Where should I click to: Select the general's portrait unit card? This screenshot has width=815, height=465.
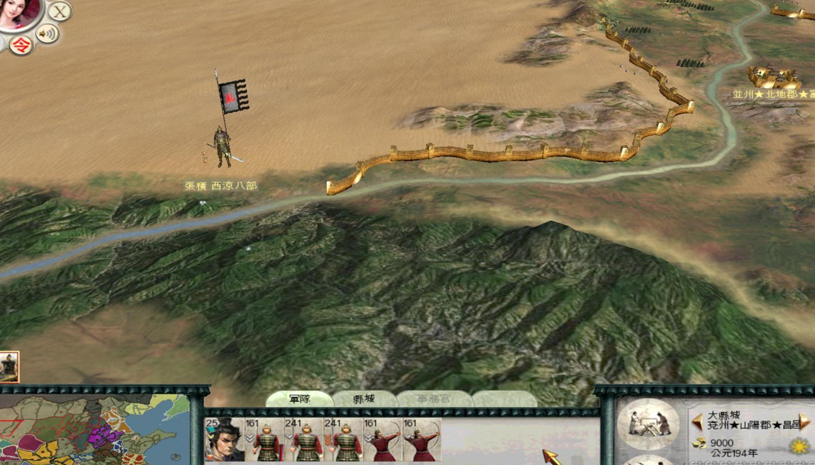pos(224,441)
